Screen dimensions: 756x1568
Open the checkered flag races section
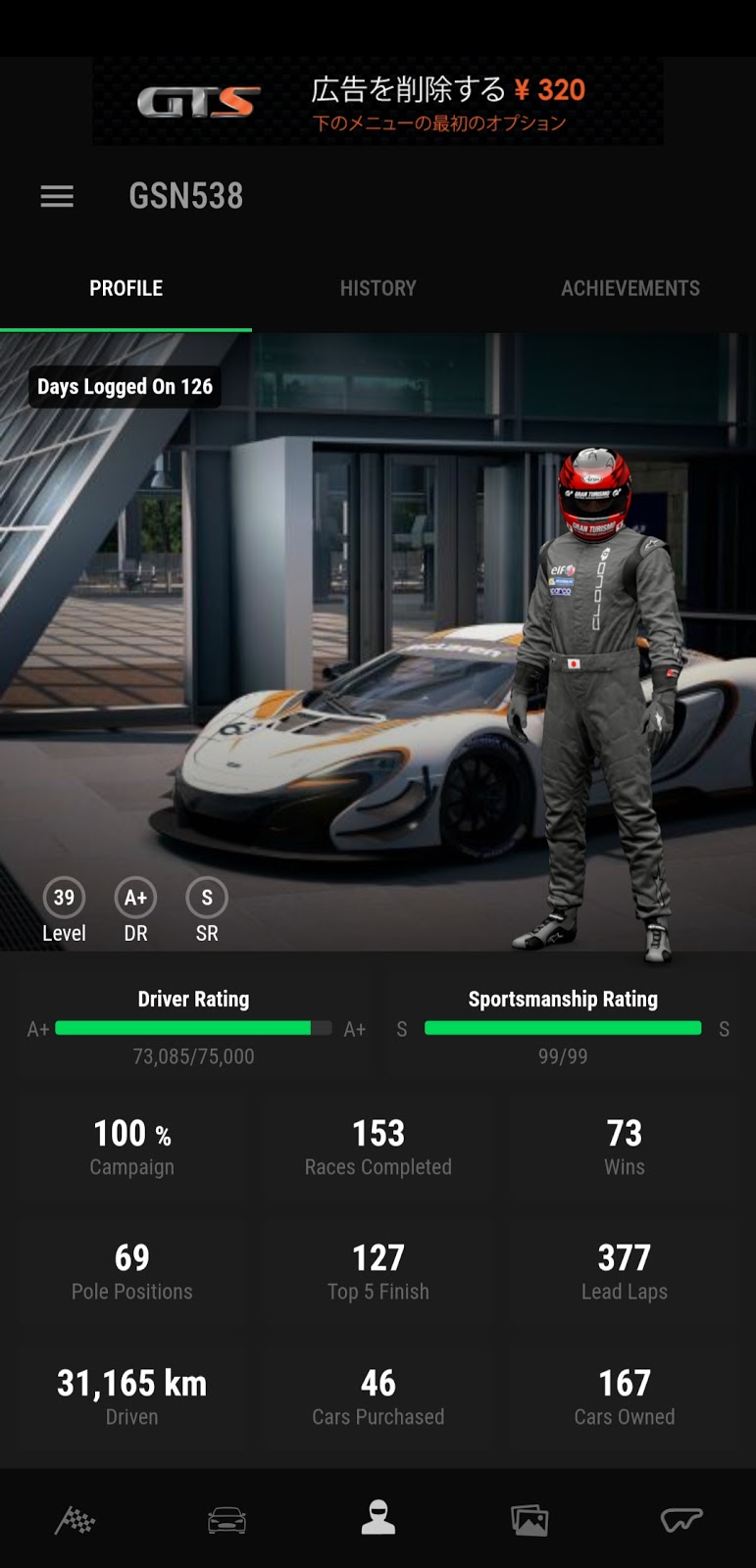76,1520
